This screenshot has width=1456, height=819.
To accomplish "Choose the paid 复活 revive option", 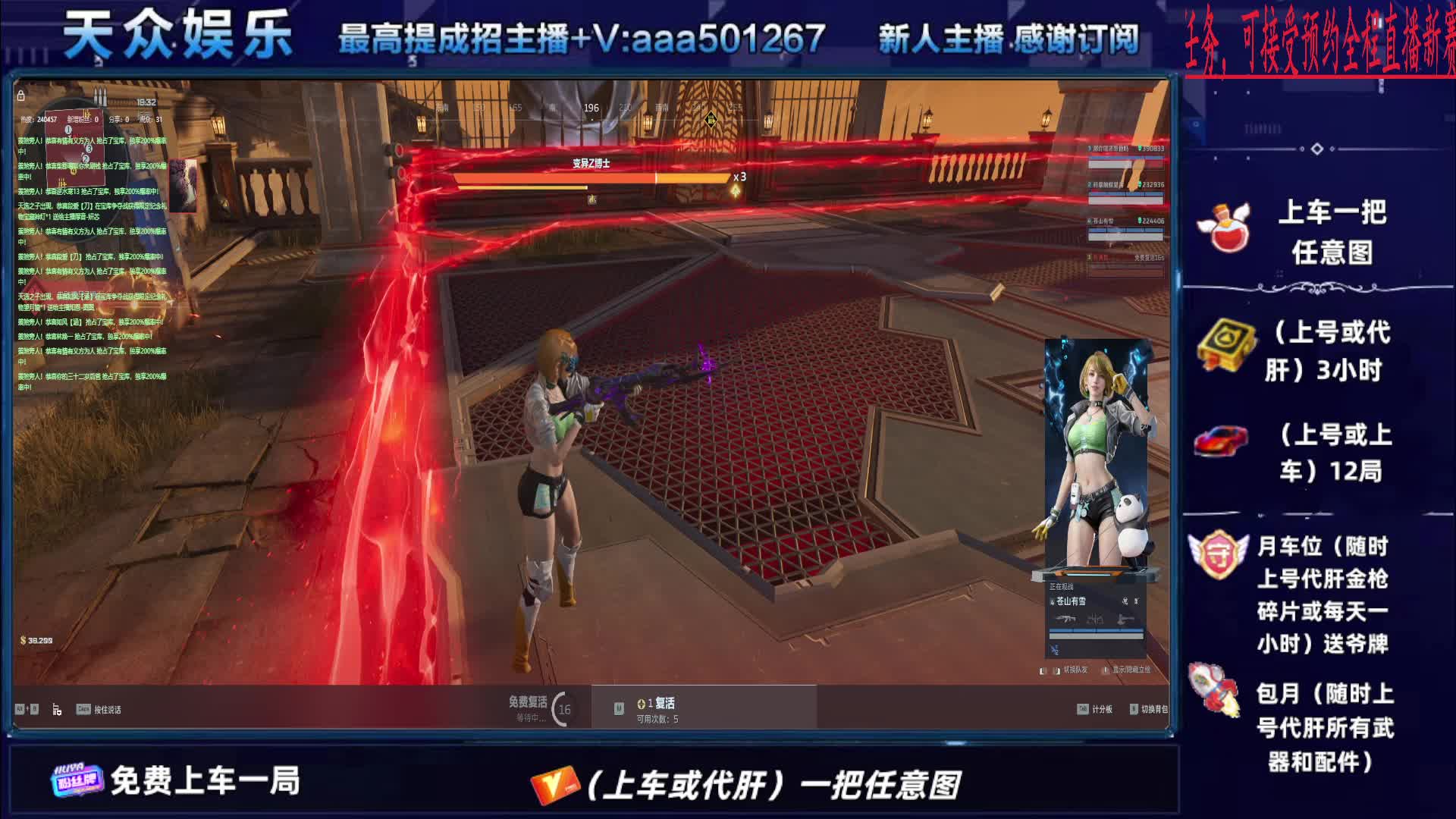I will (x=658, y=708).
